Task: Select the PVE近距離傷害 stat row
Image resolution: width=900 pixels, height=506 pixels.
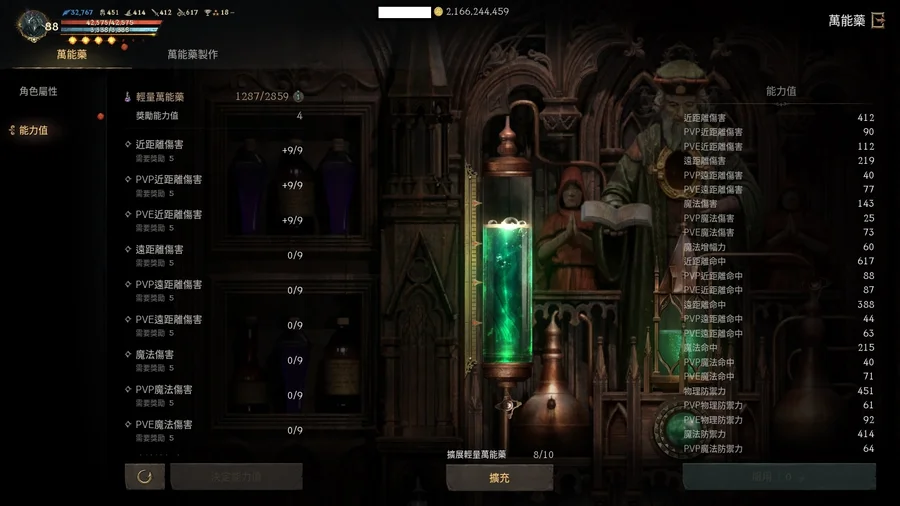Action: [215, 220]
